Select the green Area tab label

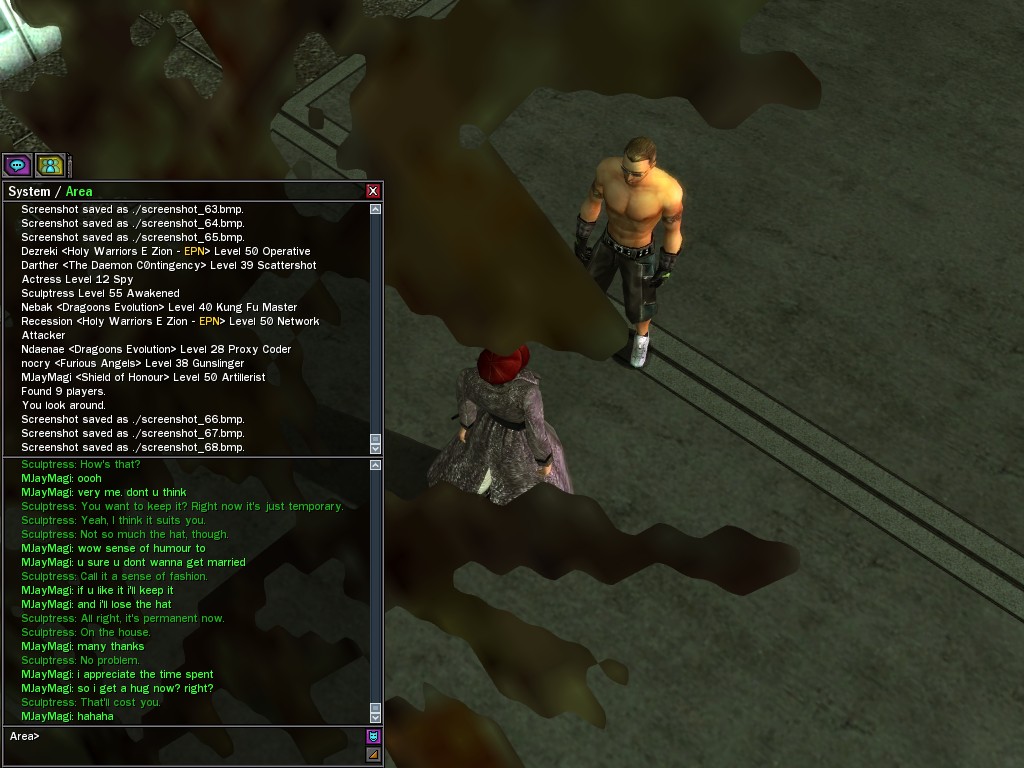pos(79,191)
